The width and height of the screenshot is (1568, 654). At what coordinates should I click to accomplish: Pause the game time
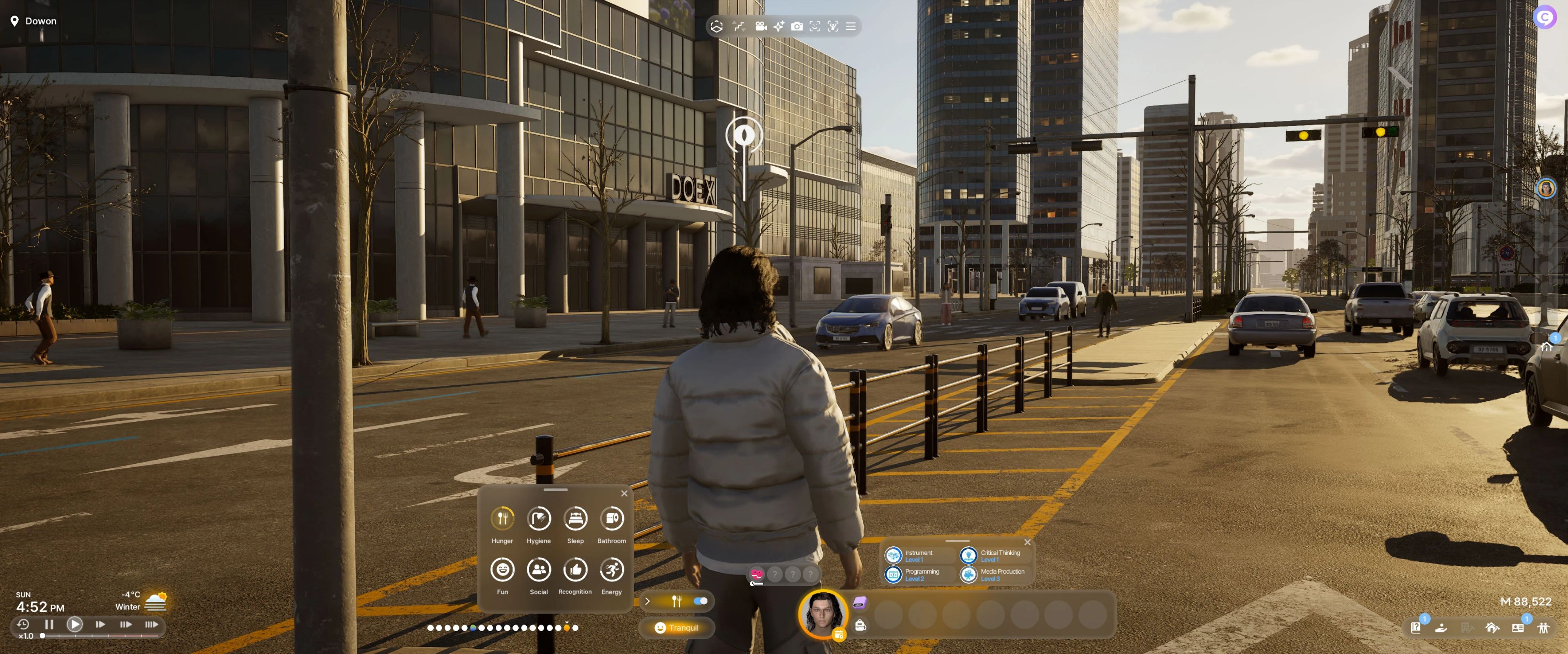[x=49, y=624]
